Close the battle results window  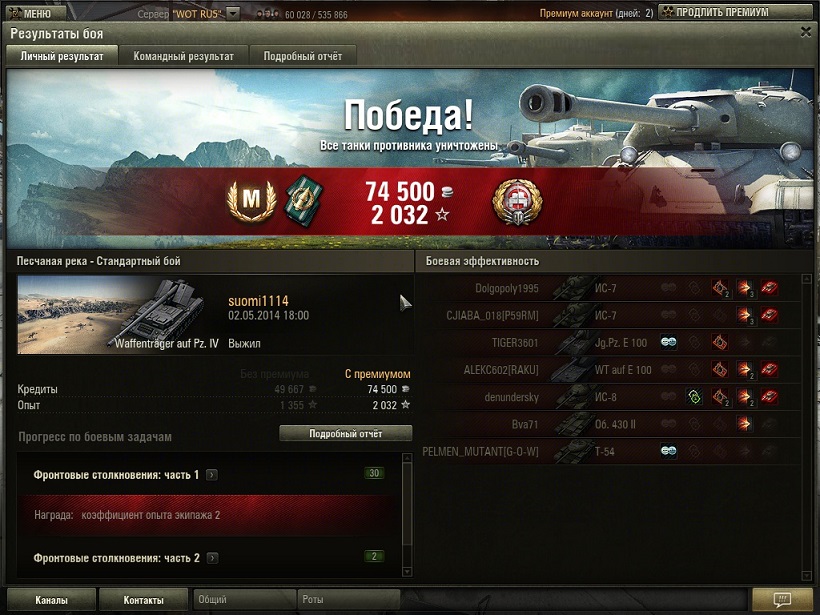click(806, 32)
